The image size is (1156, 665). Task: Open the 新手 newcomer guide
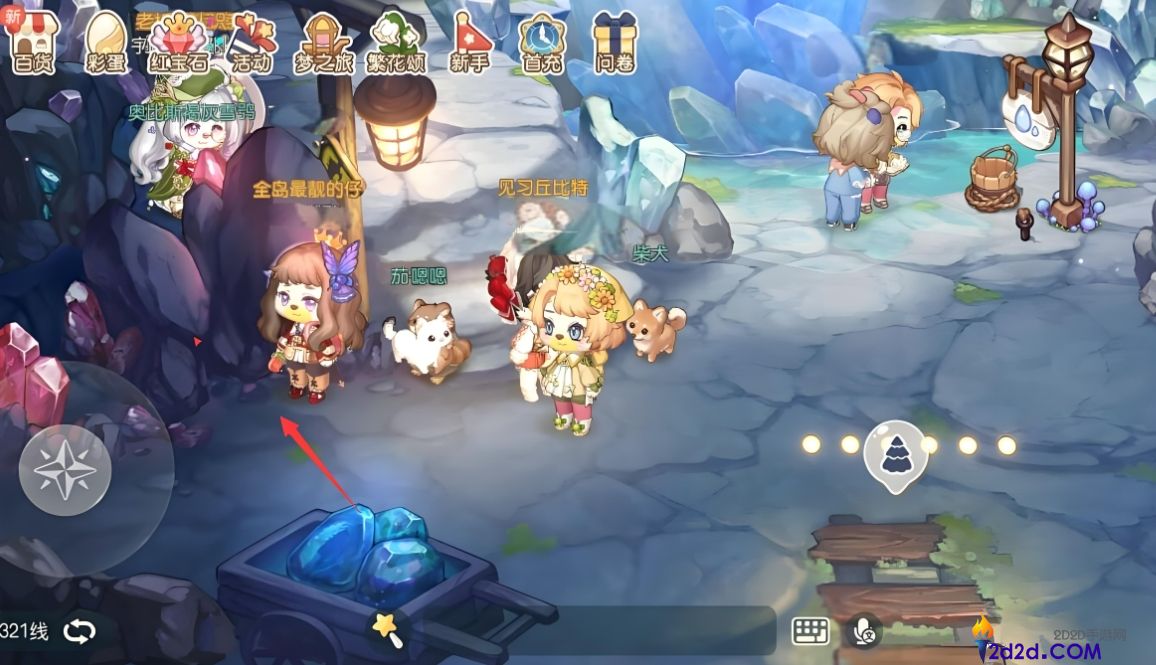[x=469, y=43]
